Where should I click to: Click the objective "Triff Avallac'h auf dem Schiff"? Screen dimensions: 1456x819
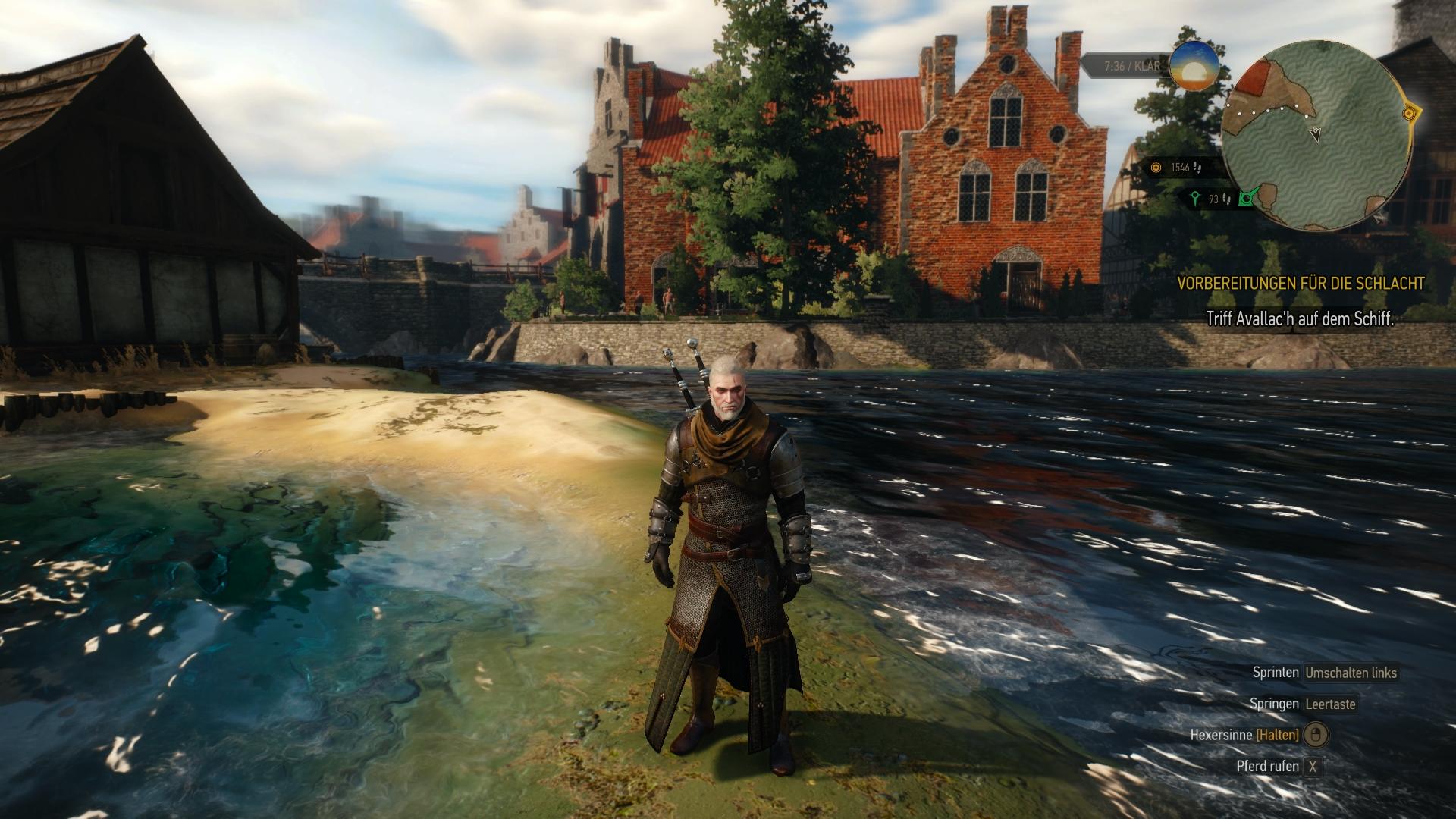tap(1300, 319)
